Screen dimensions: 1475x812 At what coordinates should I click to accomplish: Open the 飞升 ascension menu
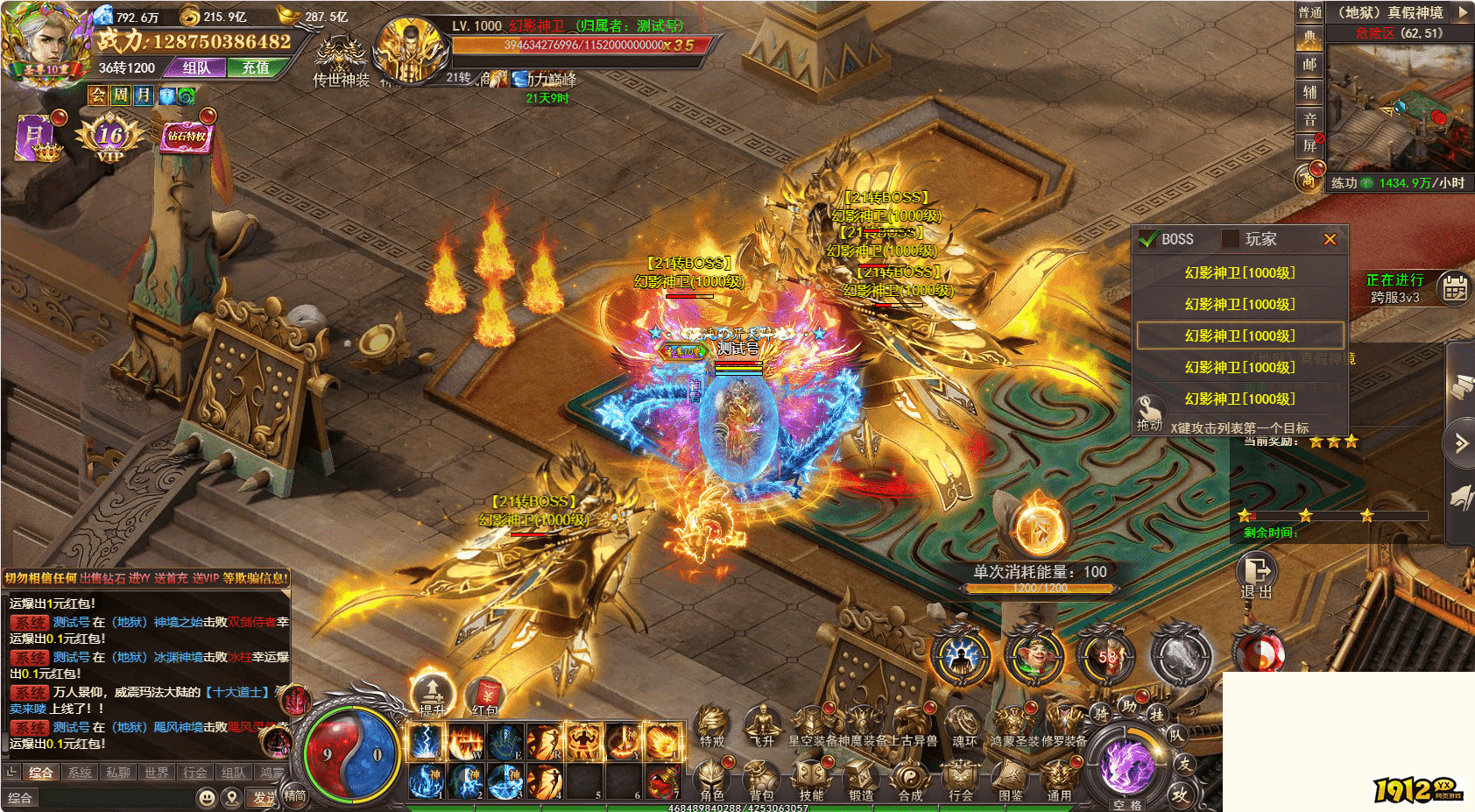[x=763, y=726]
